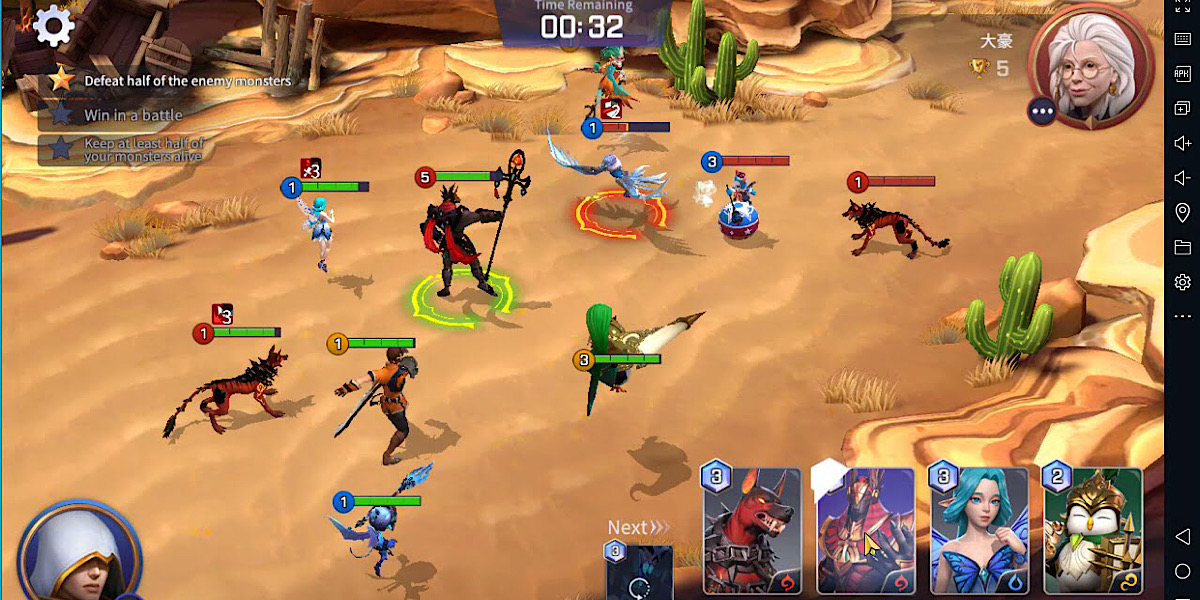The width and height of the screenshot is (1200, 600).
Task: Click the "Defeat half of the enemy monsters" objective
Action: (x=187, y=81)
